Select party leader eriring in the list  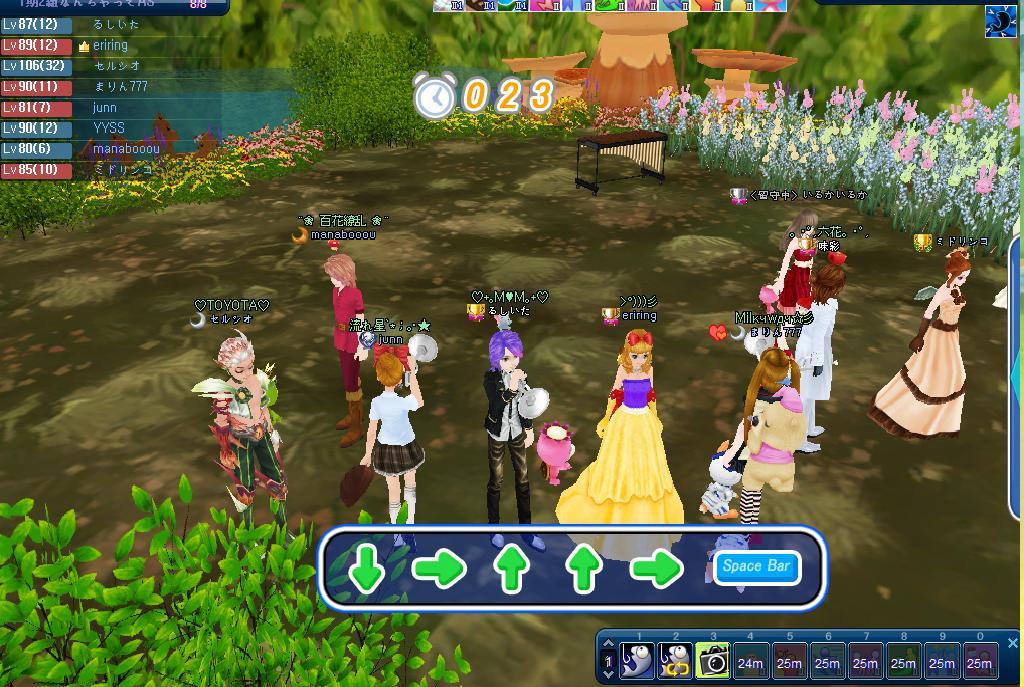pos(110,45)
